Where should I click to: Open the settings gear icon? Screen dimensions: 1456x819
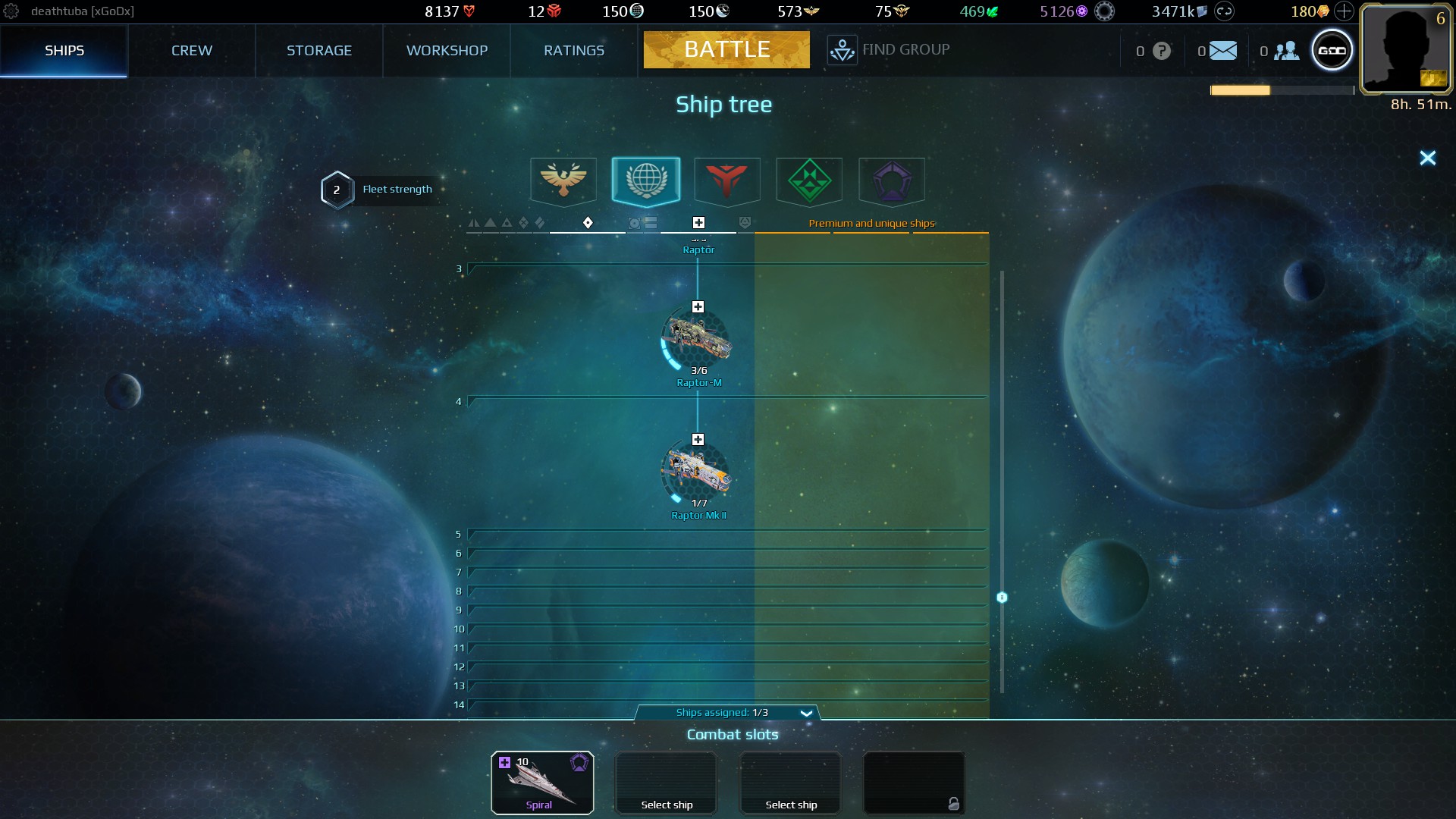[x=11, y=11]
